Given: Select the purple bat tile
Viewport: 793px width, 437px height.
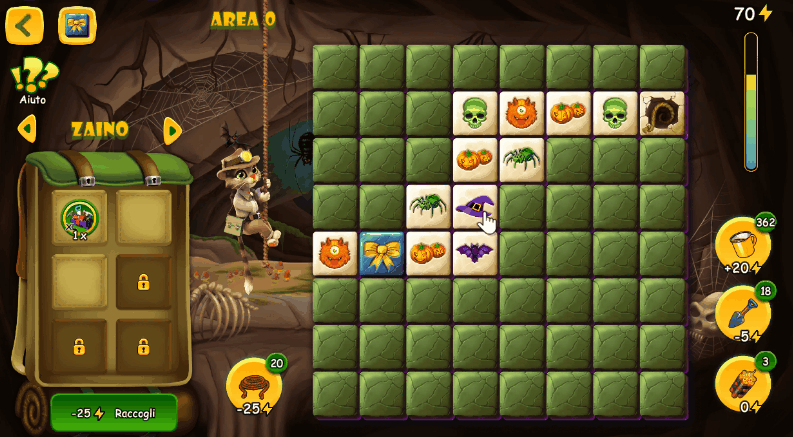Looking at the screenshot, I should tap(475, 253).
